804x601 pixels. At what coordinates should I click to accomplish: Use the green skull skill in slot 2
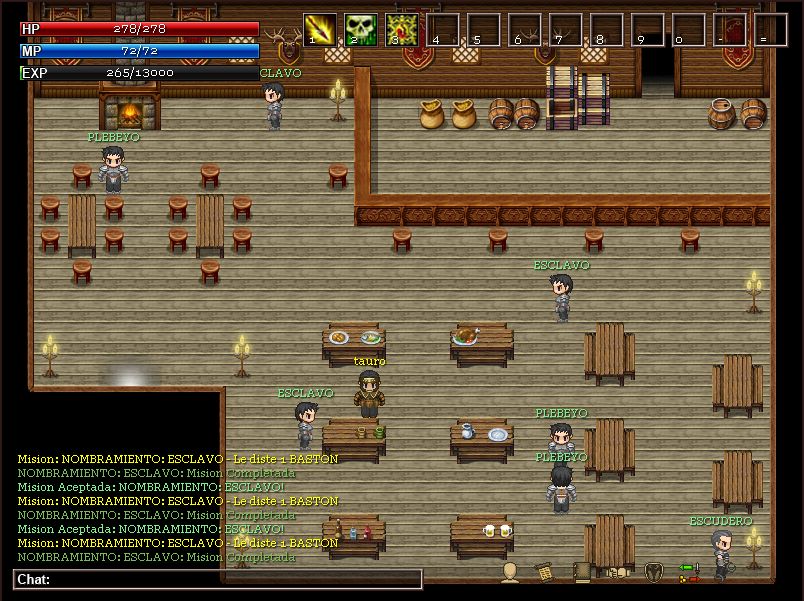click(361, 29)
